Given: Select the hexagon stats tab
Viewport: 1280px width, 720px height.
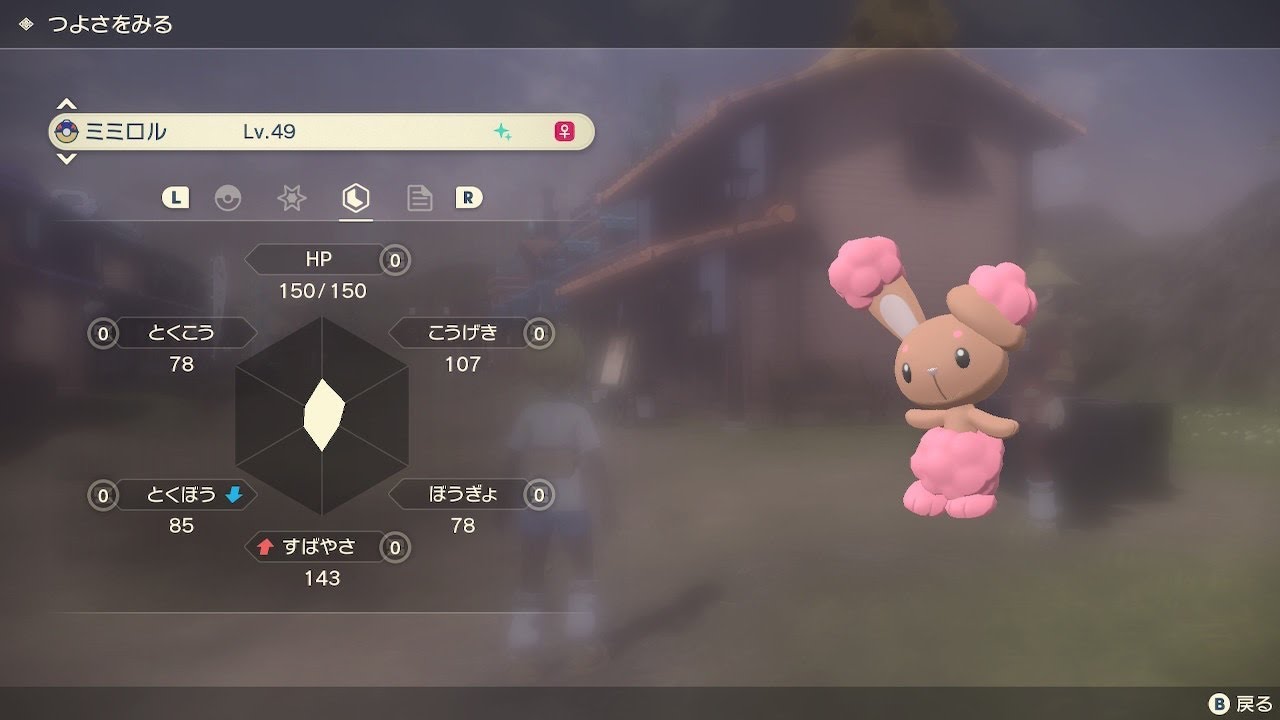Looking at the screenshot, I should (x=355, y=198).
